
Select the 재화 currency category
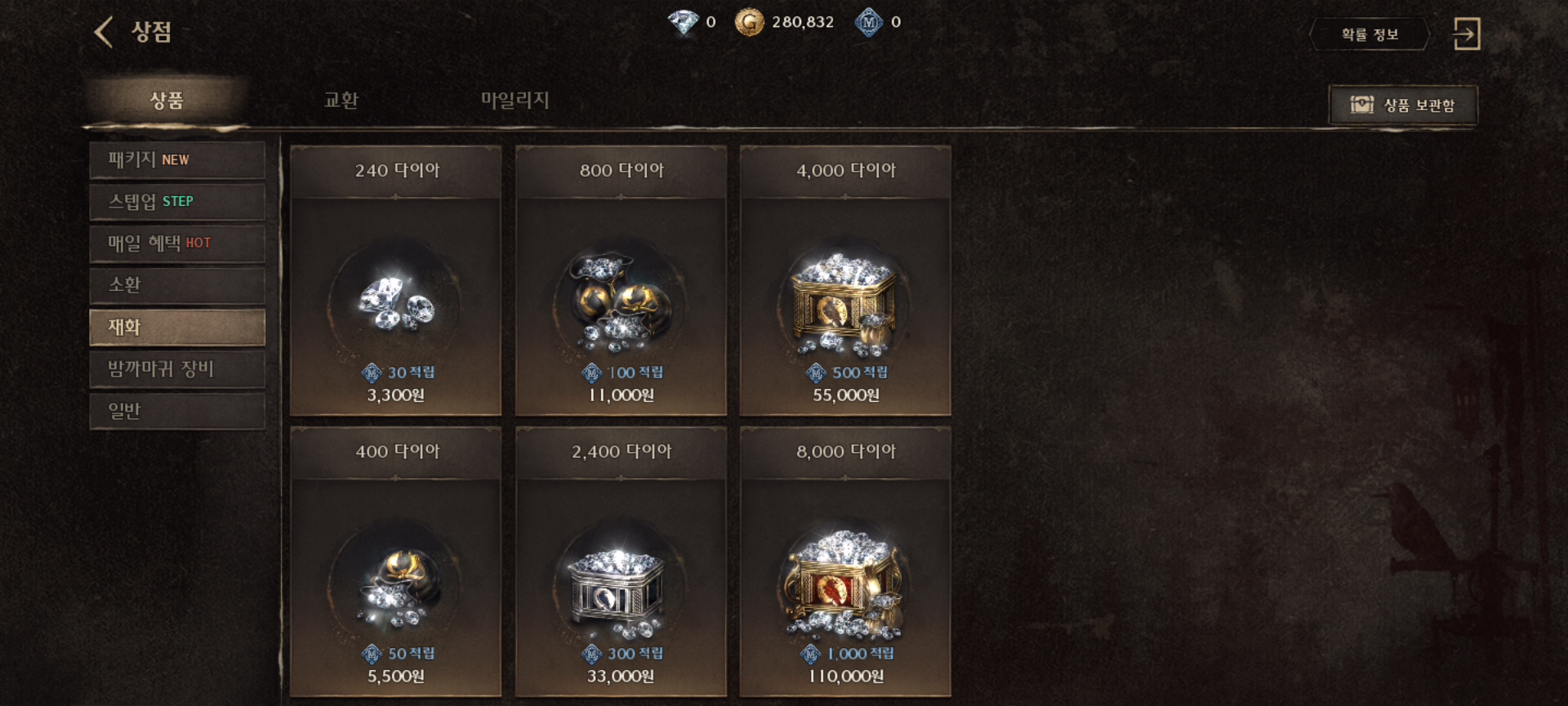(x=177, y=327)
